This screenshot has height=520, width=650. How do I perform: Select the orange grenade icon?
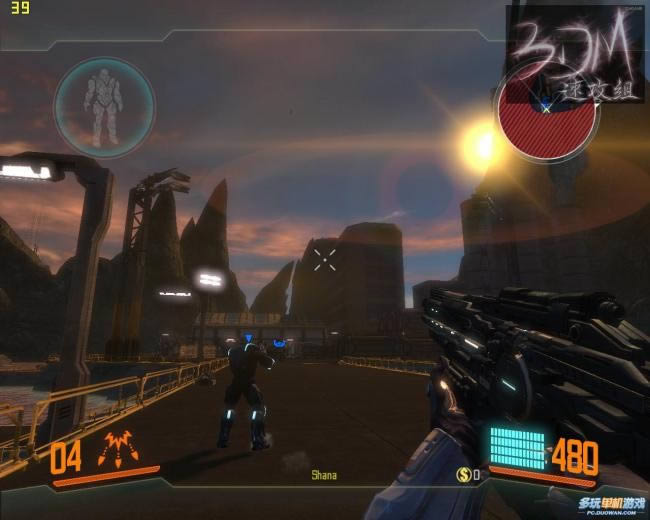119,454
